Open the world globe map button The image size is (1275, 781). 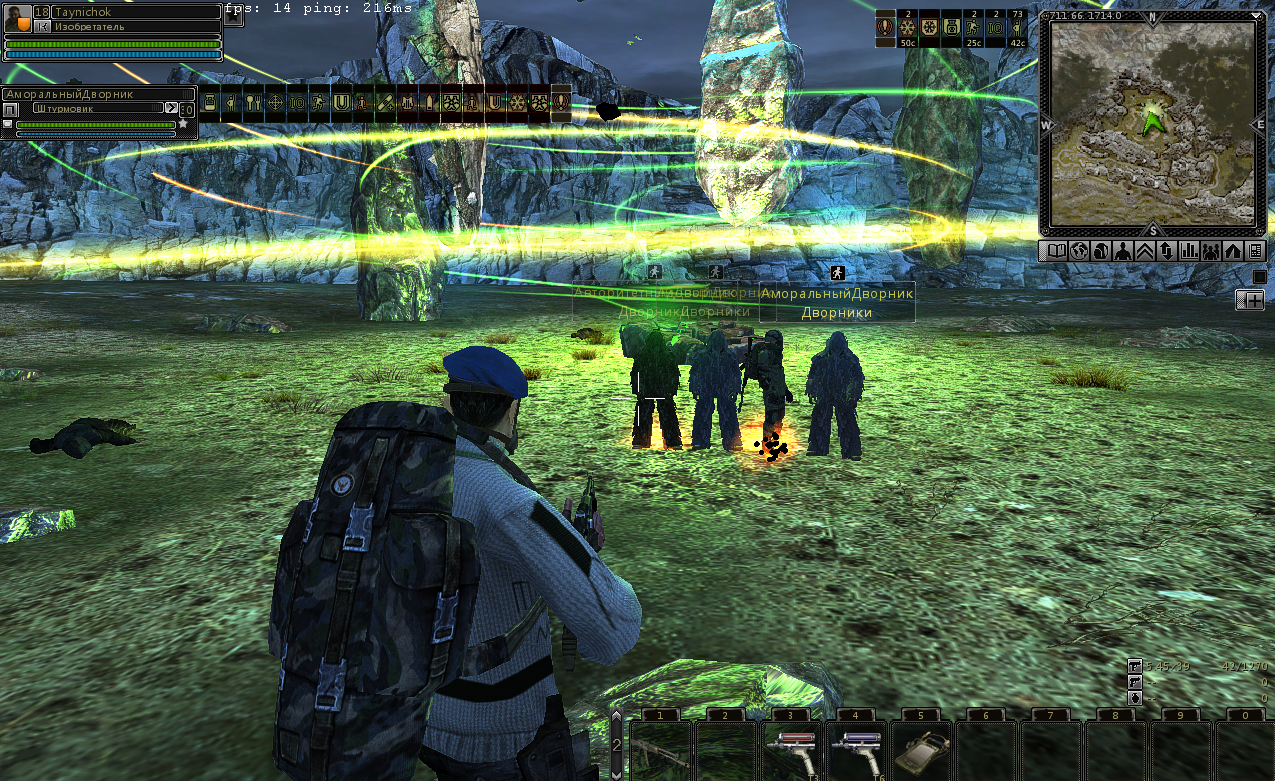tap(1077, 251)
